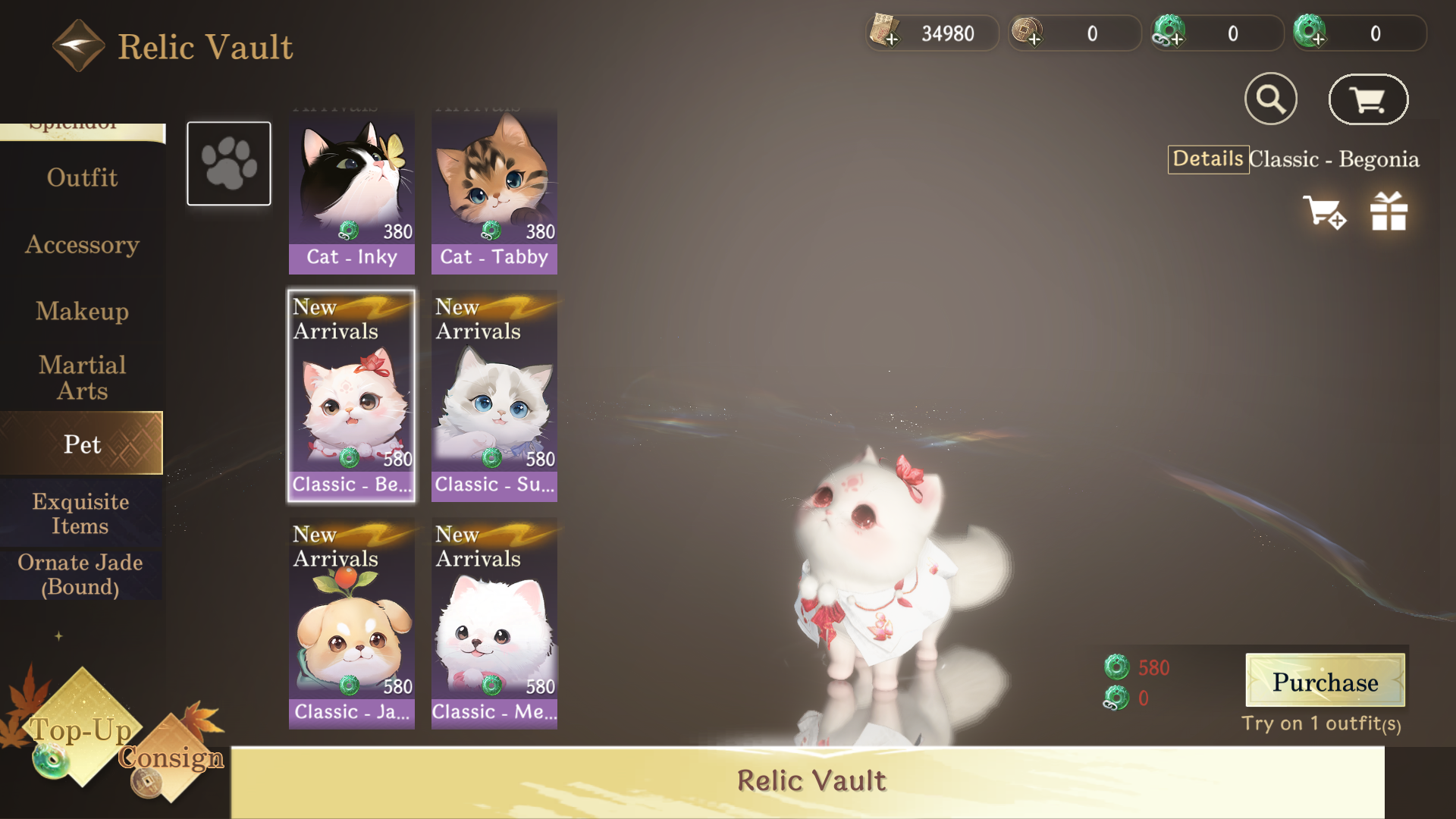Open the Accessory category
The width and height of the screenshot is (1456, 819).
[82, 244]
